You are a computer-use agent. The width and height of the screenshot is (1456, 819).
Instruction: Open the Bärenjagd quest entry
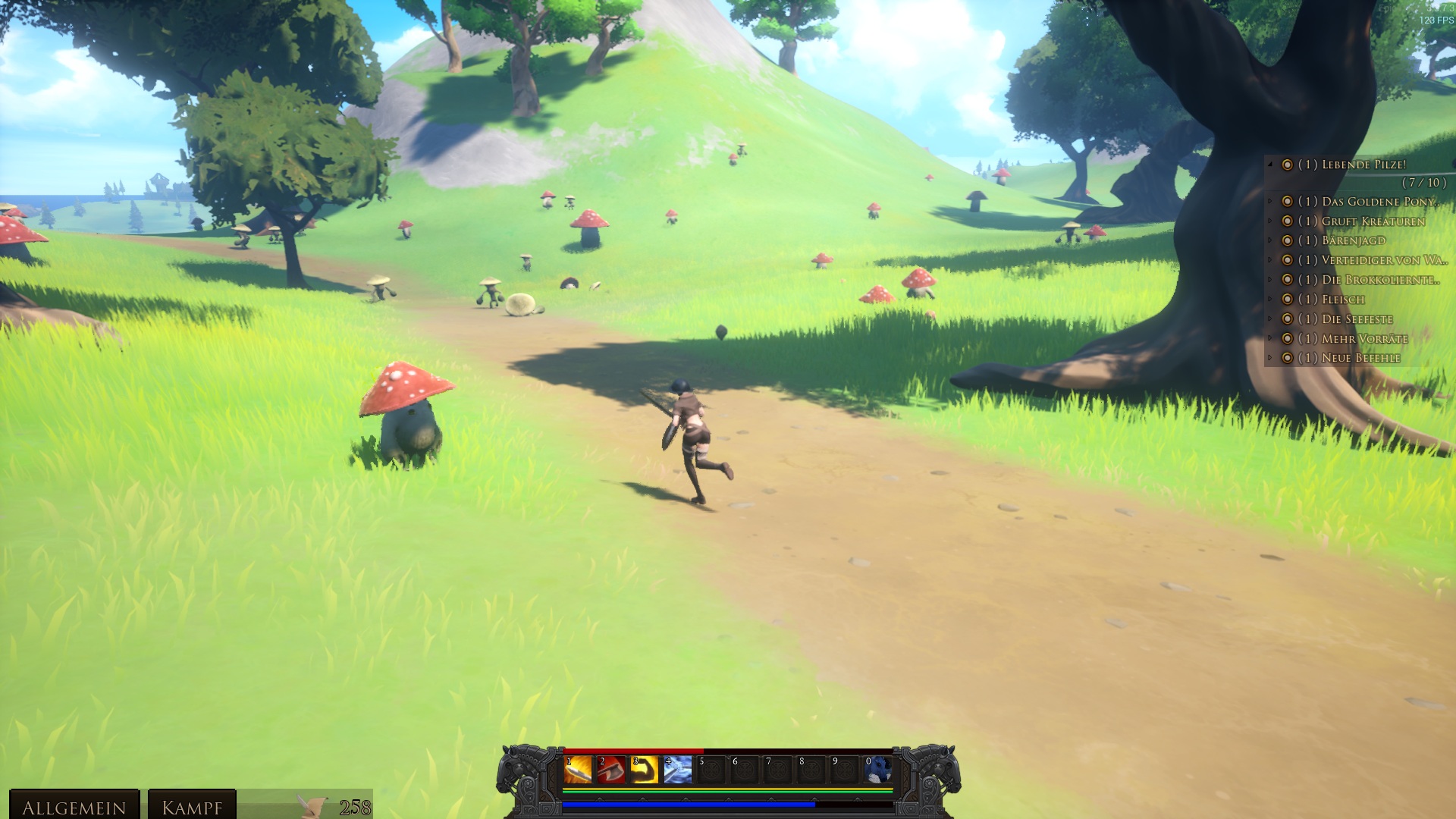[x=1353, y=240]
